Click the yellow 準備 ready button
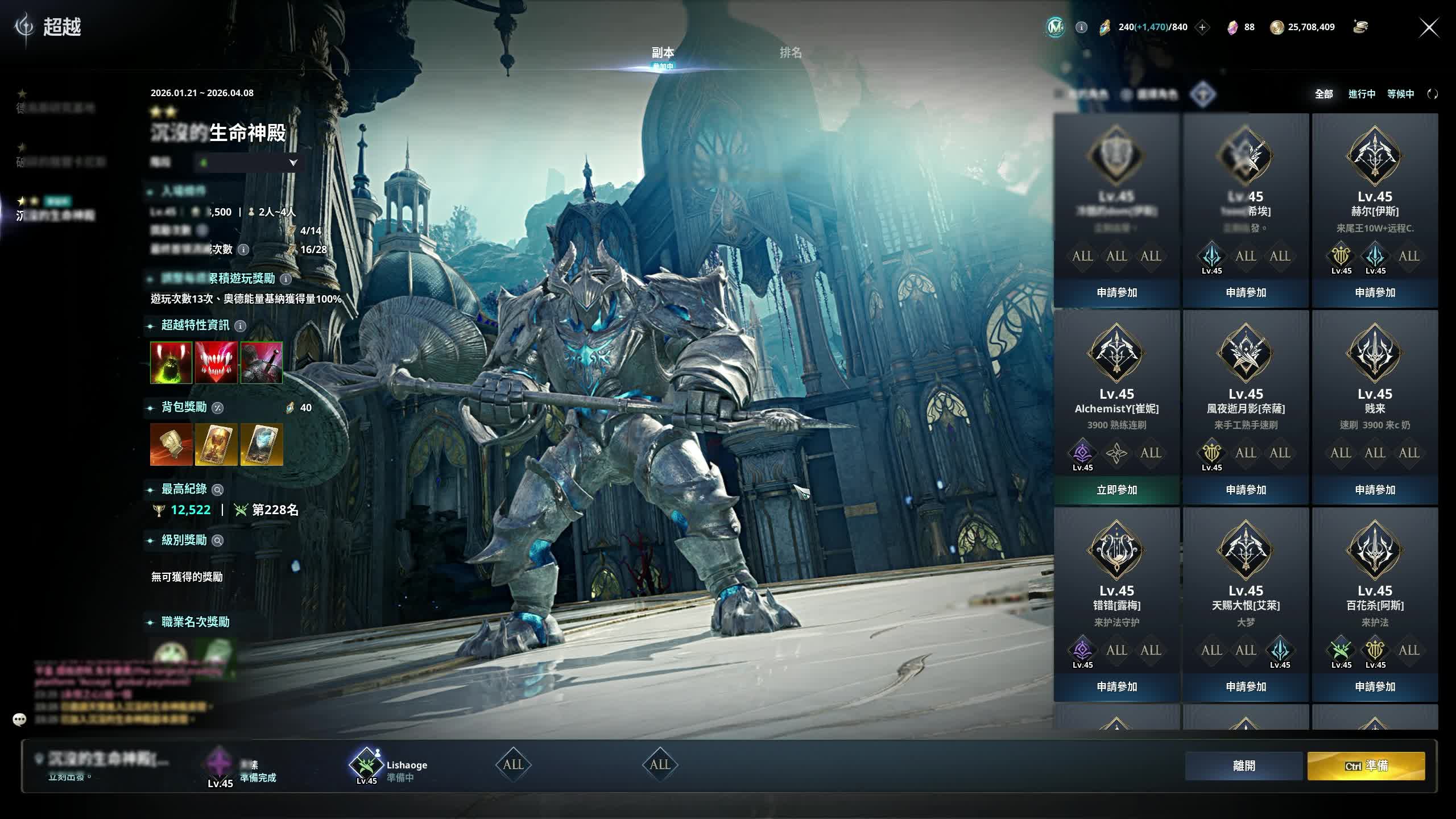The width and height of the screenshot is (1456, 819). pyautogui.click(x=1366, y=766)
